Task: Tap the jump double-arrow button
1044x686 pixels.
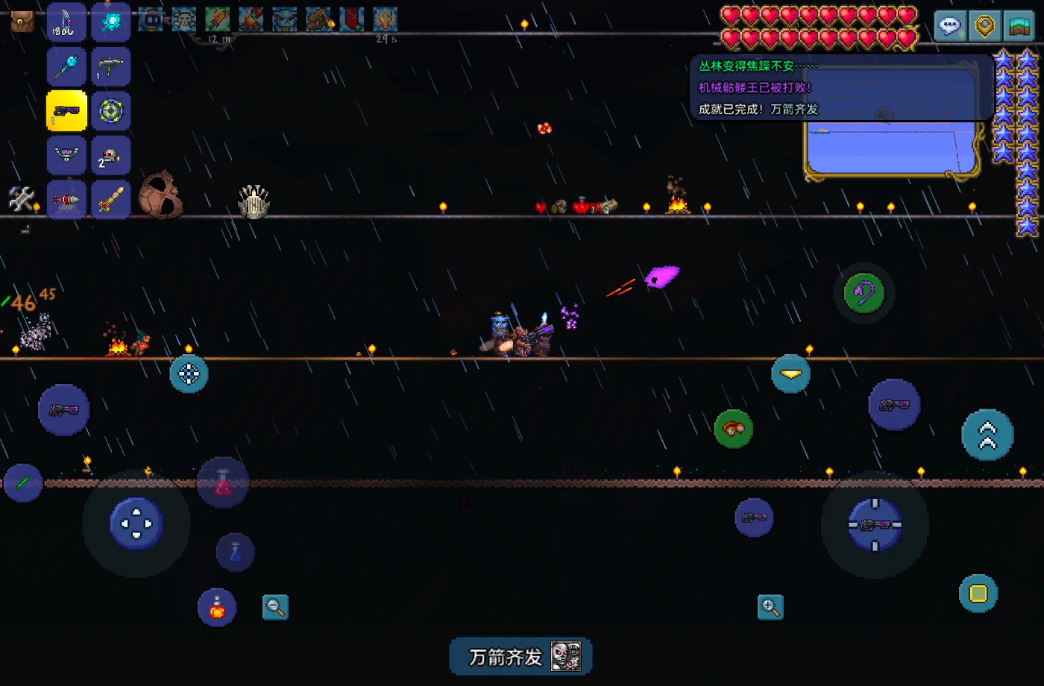Action: point(987,435)
